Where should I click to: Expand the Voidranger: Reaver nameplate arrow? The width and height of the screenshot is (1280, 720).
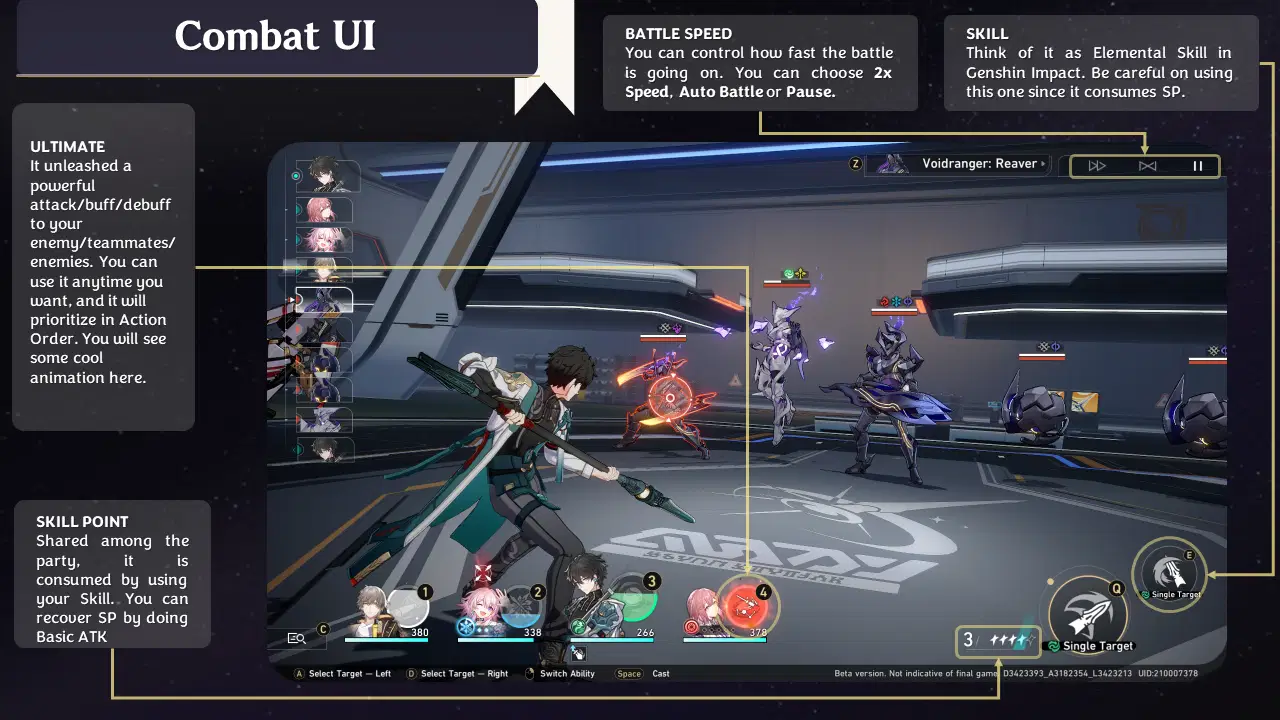[x=1043, y=164]
